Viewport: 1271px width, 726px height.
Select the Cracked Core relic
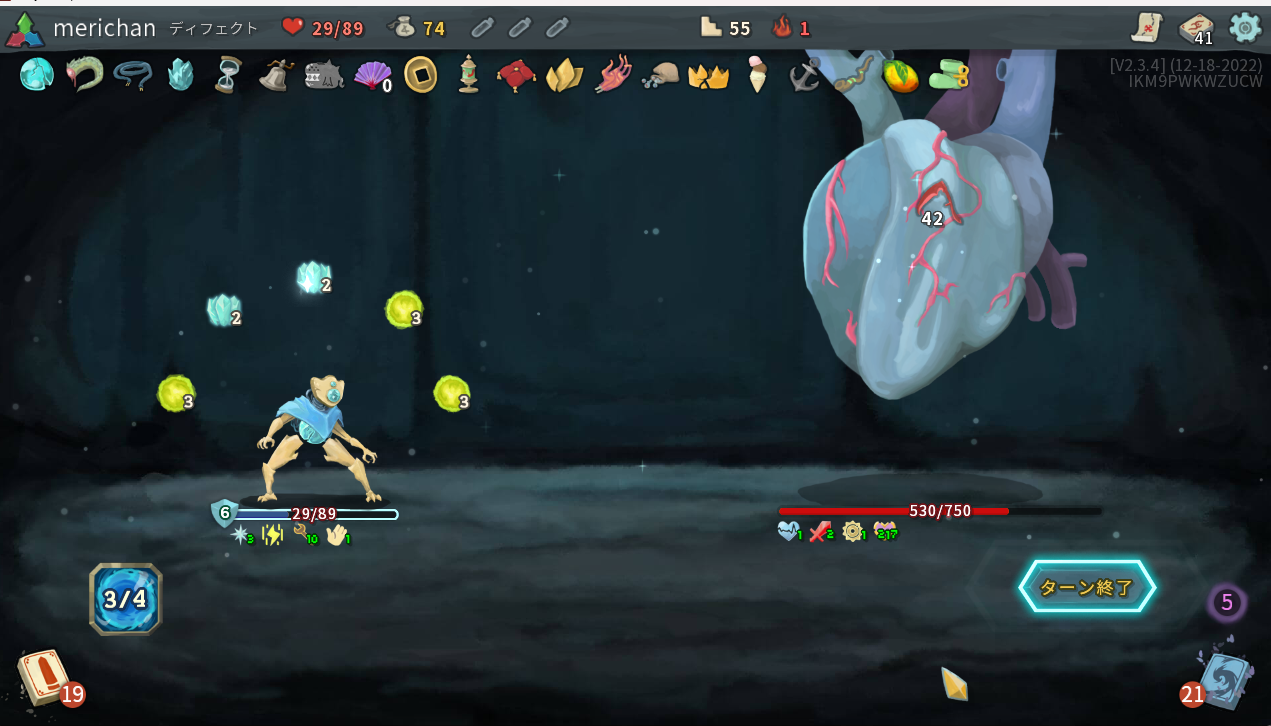click(x=37, y=74)
